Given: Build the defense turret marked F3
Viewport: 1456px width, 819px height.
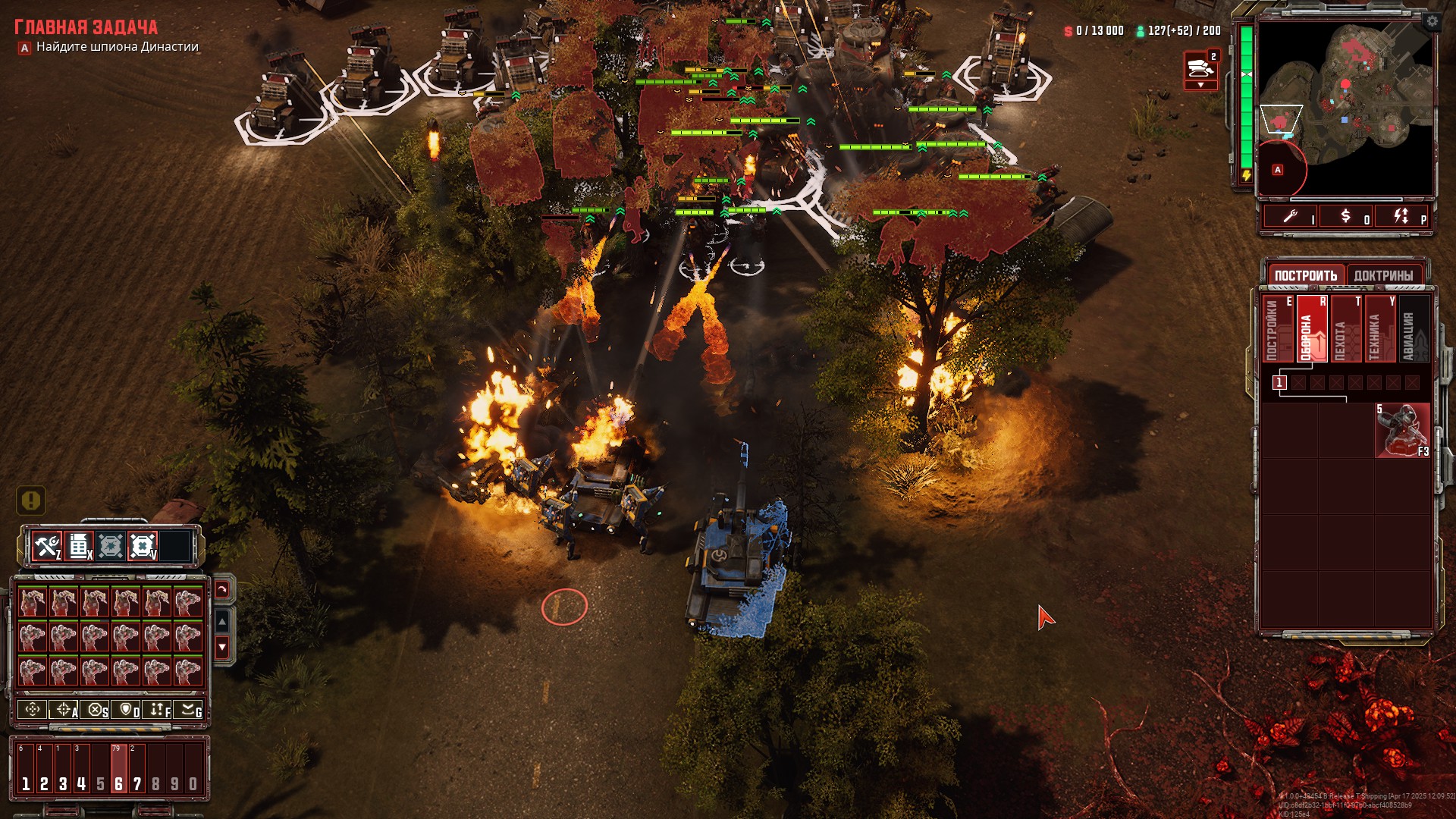Looking at the screenshot, I should coord(1402,430).
